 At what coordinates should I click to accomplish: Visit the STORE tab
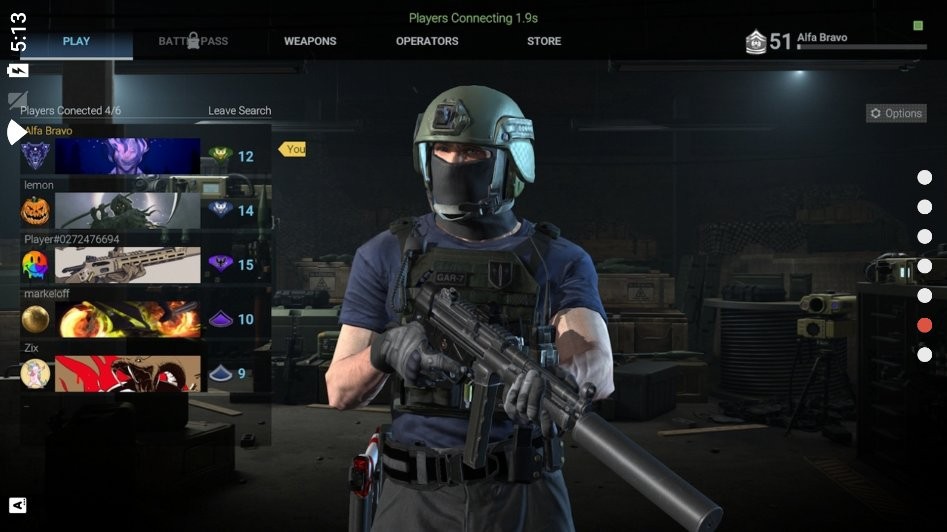[x=544, y=41]
